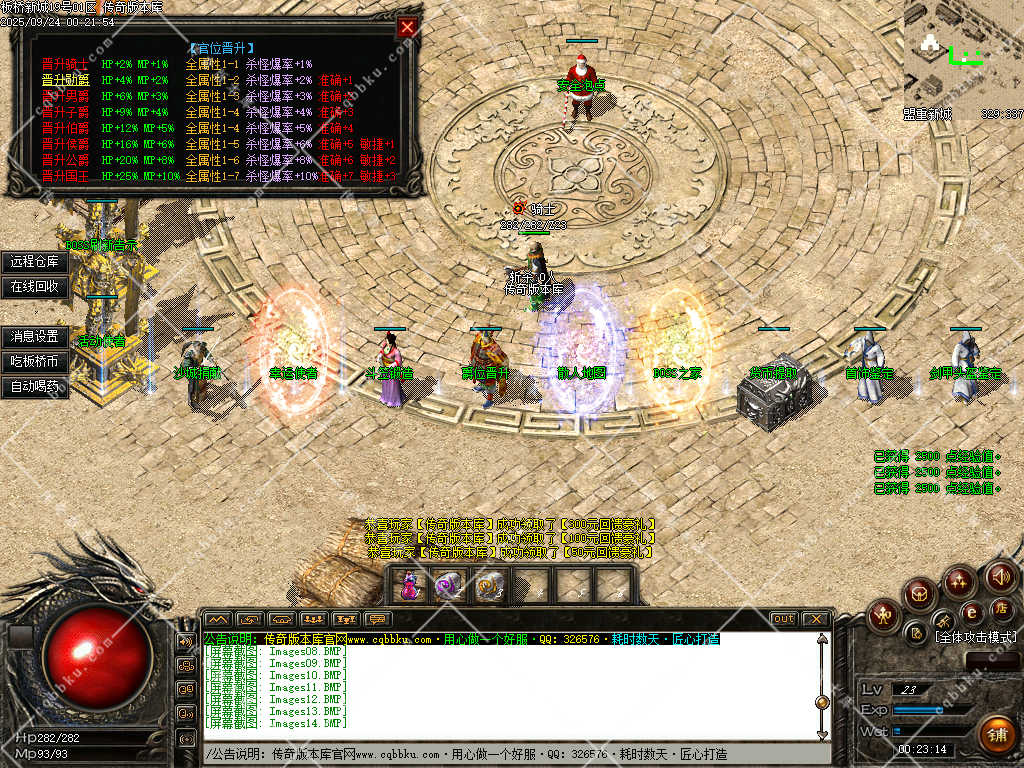
Task: Open the 店 shop round button
Action: (x=1001, y=608)
